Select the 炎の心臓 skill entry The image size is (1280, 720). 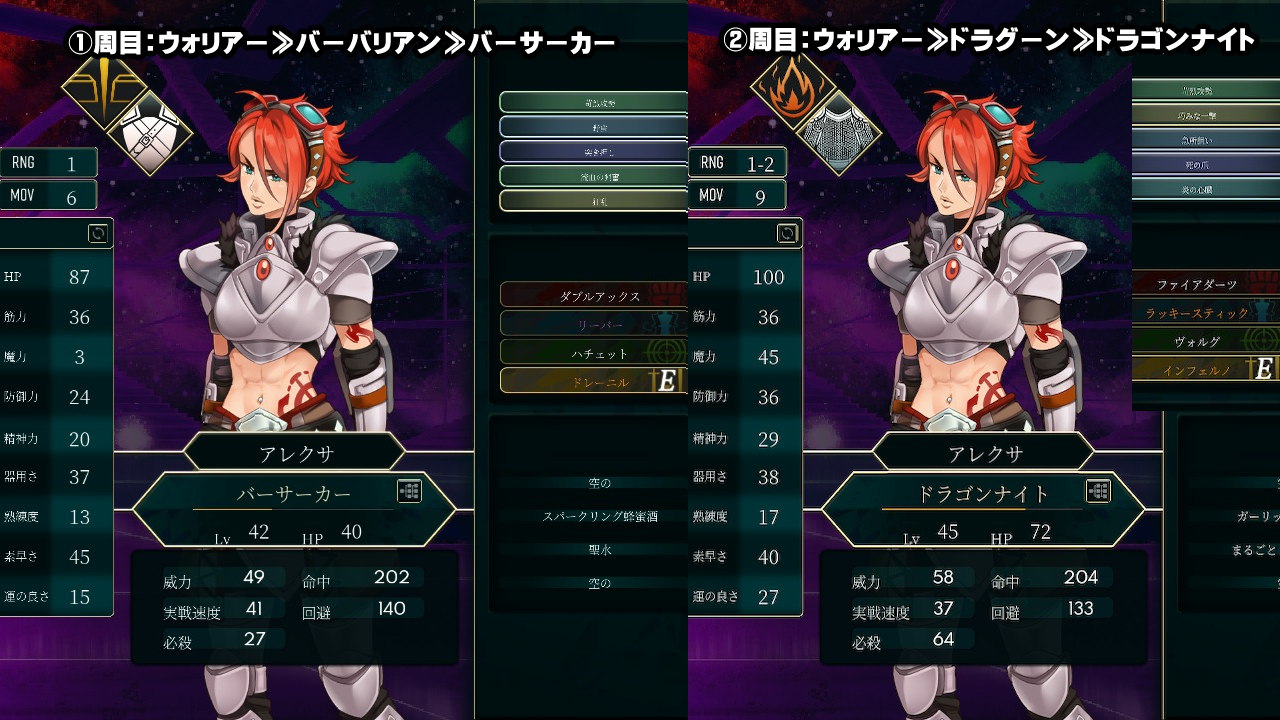(1203, 188)
